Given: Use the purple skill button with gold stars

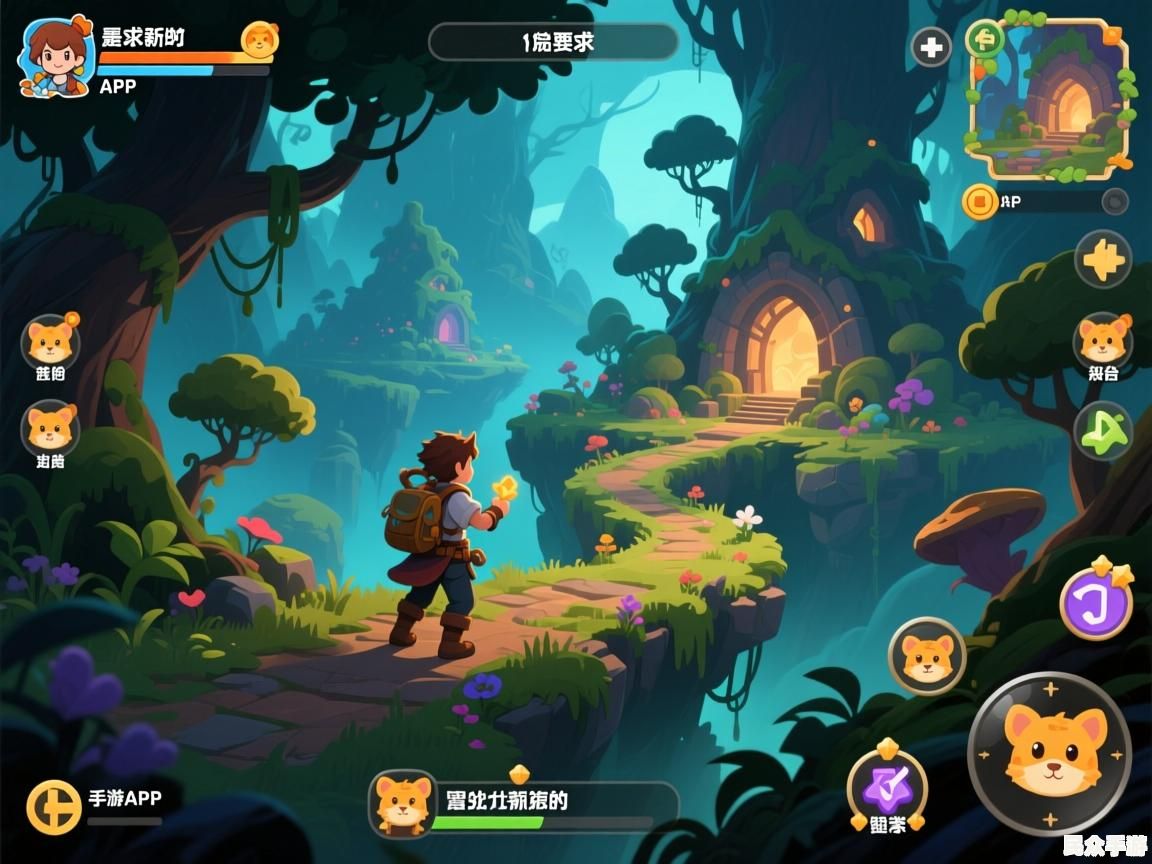Looking at the screenshot, I should [x=1096, y=603].
